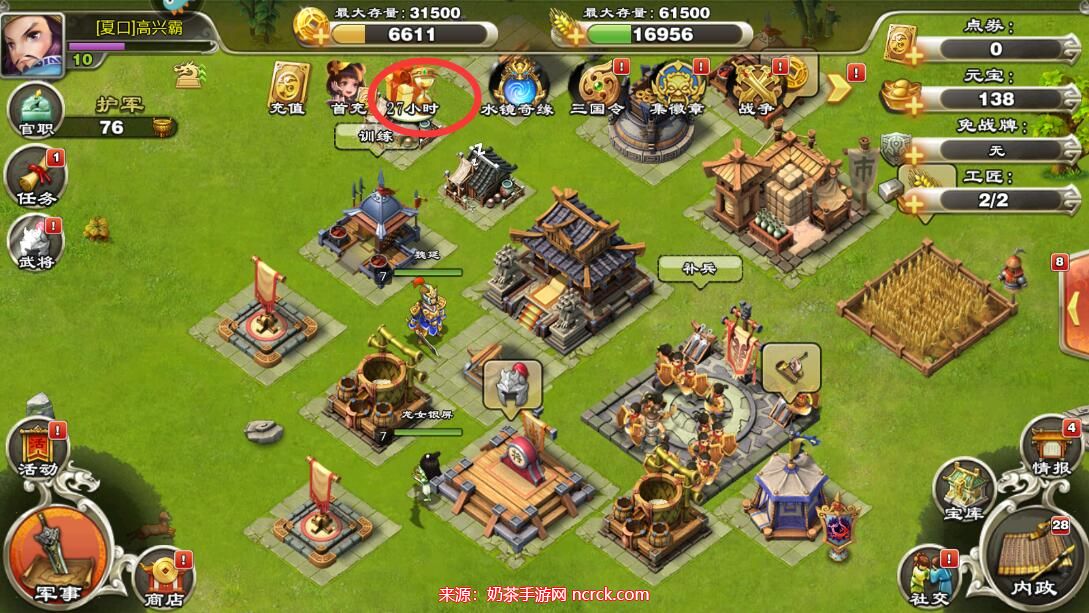Open the 宝库 treasury
The height and width of the screenshot is (613, 1089).
[x=964, y=490]
